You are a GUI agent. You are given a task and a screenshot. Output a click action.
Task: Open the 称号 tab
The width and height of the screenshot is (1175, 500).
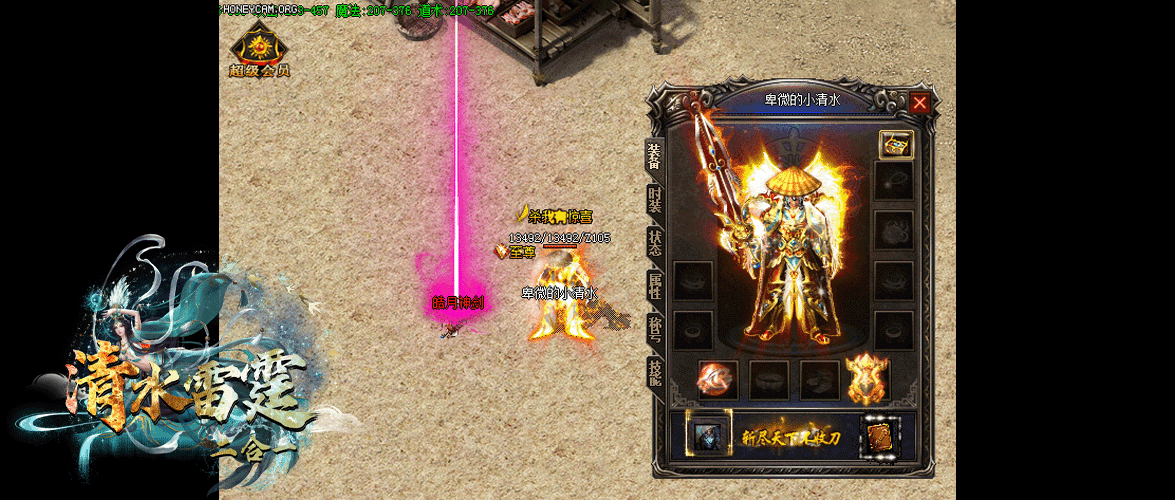[x=654, y=328]
